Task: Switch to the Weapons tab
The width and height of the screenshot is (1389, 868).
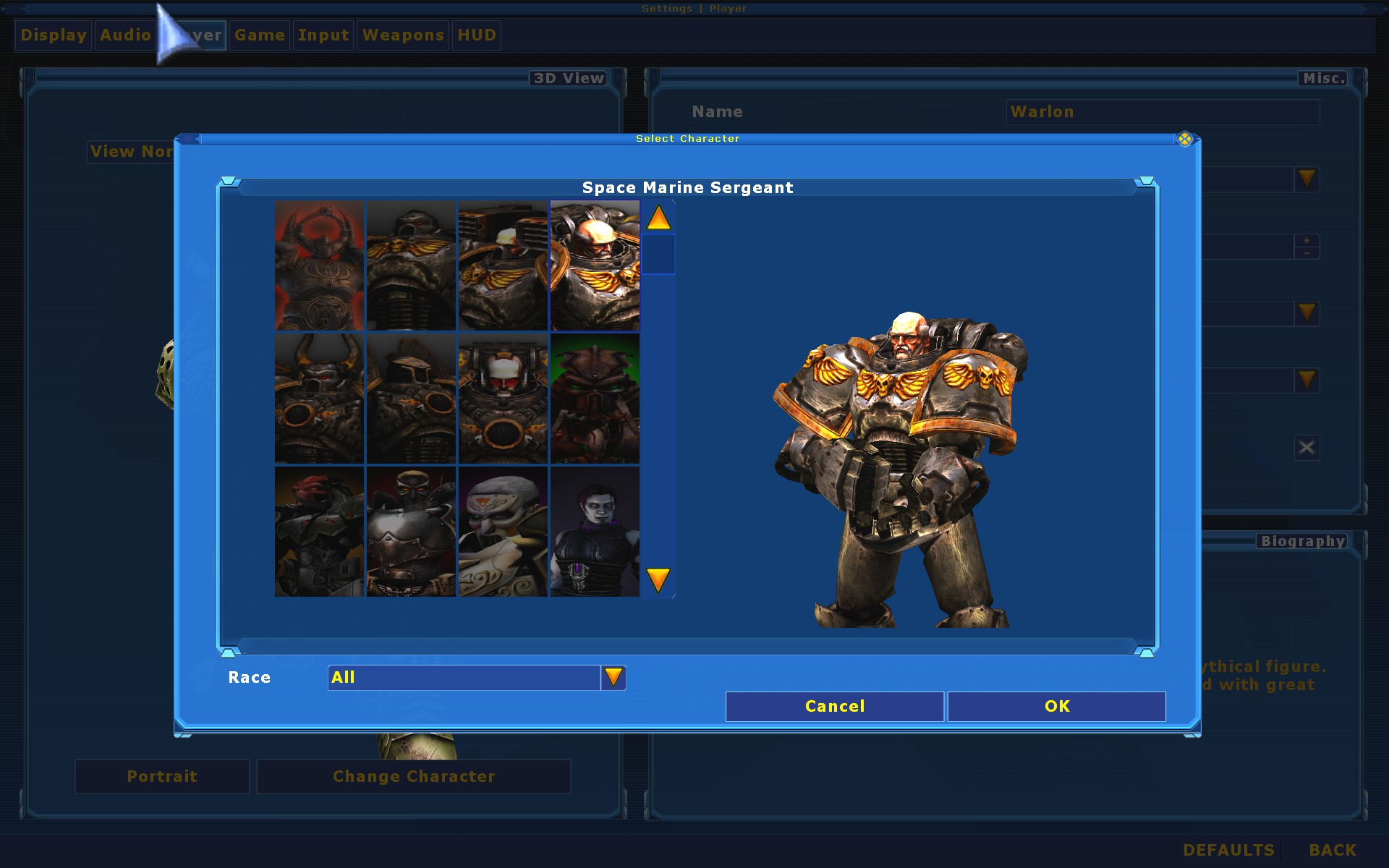Action: click(x=402, y=35)
